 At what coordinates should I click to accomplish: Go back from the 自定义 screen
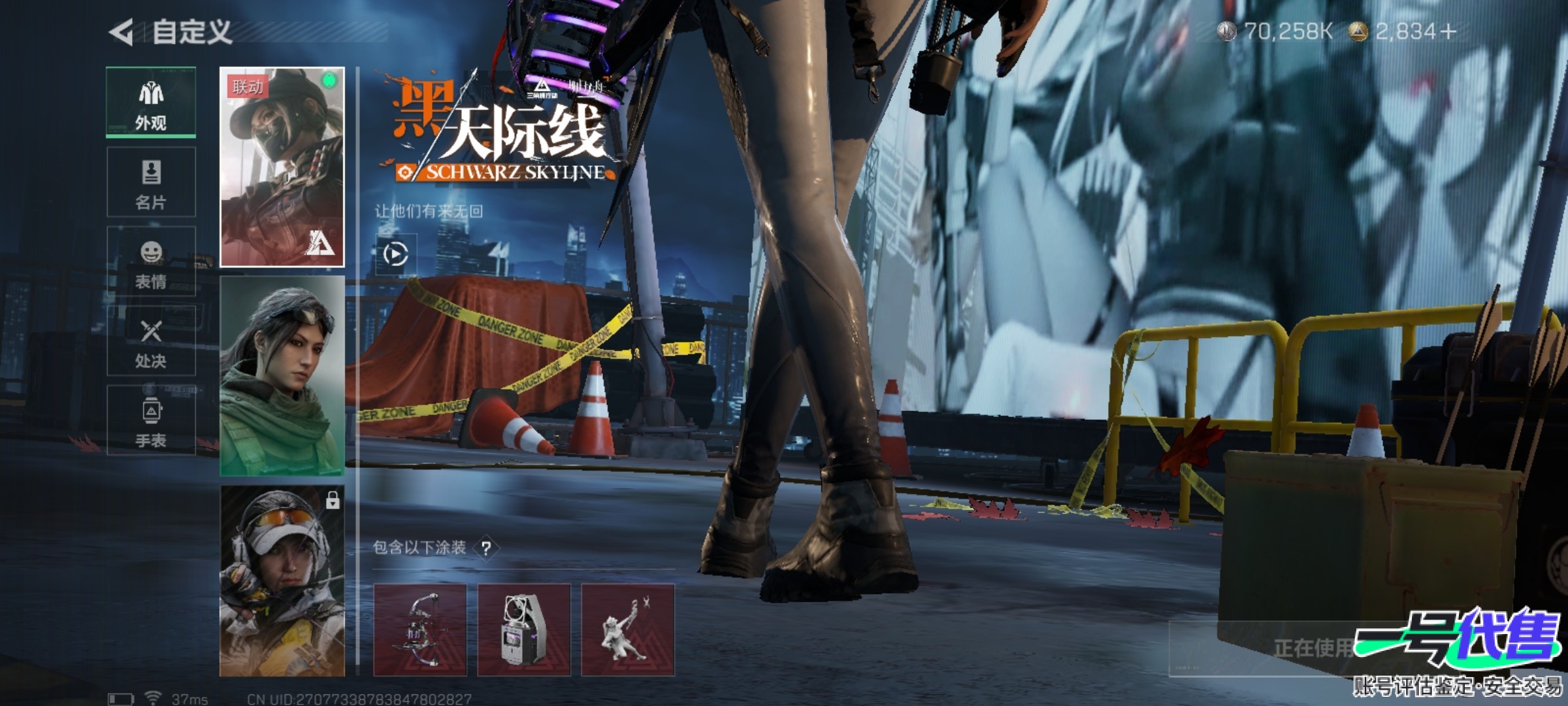click(x=122, y=32)
